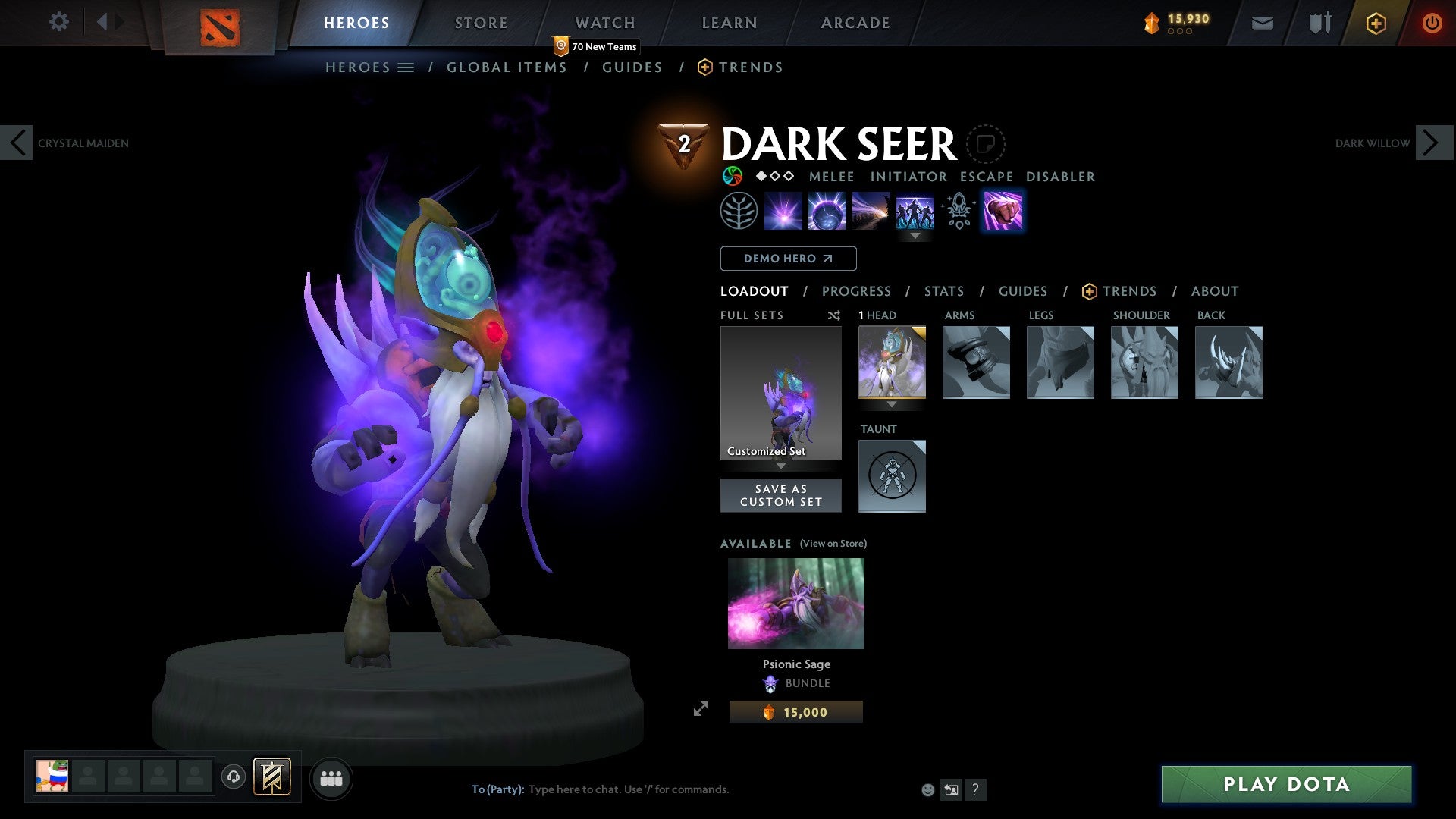Open Global Items submenu

[x=507, y=67]
